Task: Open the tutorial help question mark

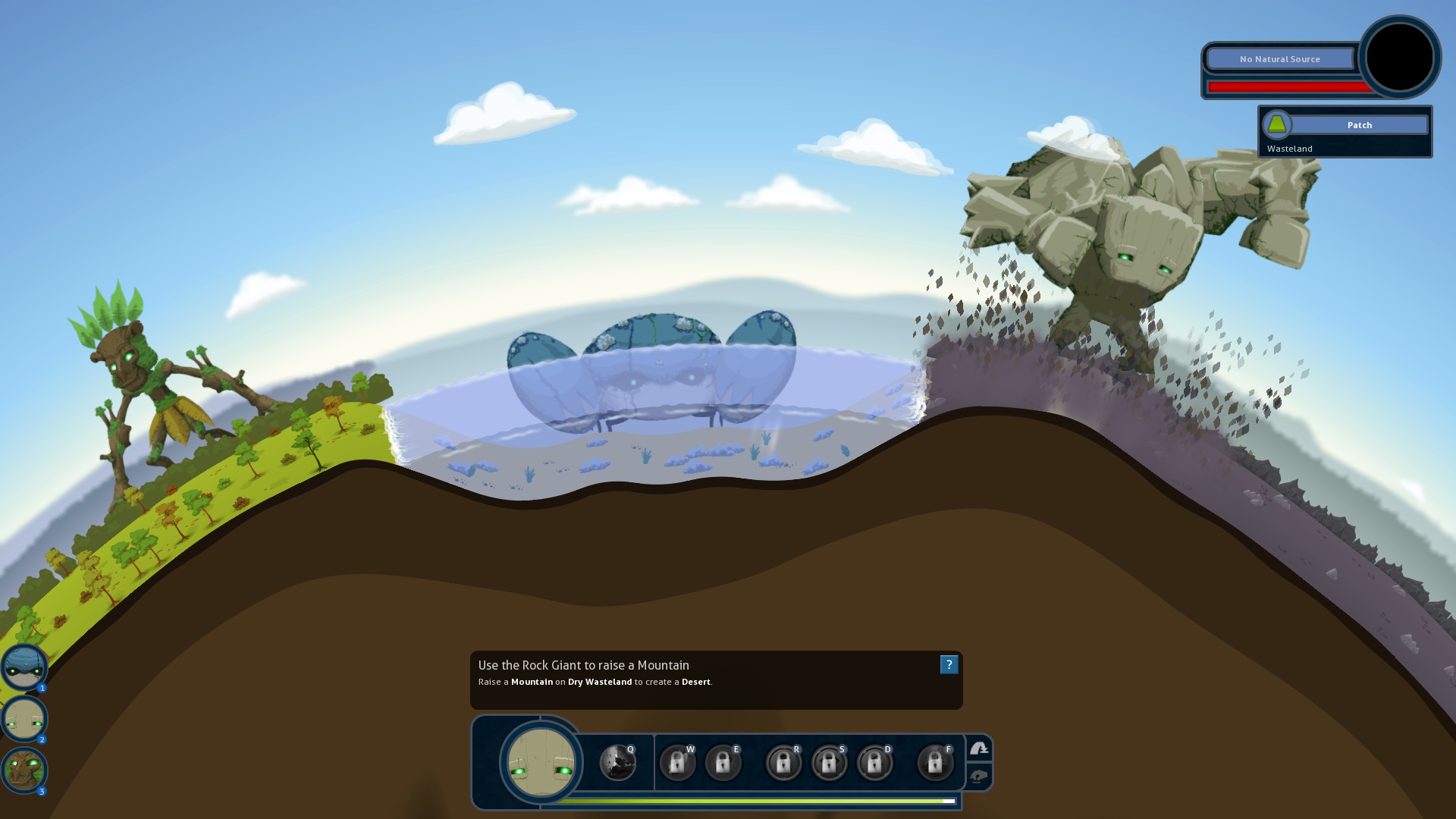Action: (x=949, y=665)
